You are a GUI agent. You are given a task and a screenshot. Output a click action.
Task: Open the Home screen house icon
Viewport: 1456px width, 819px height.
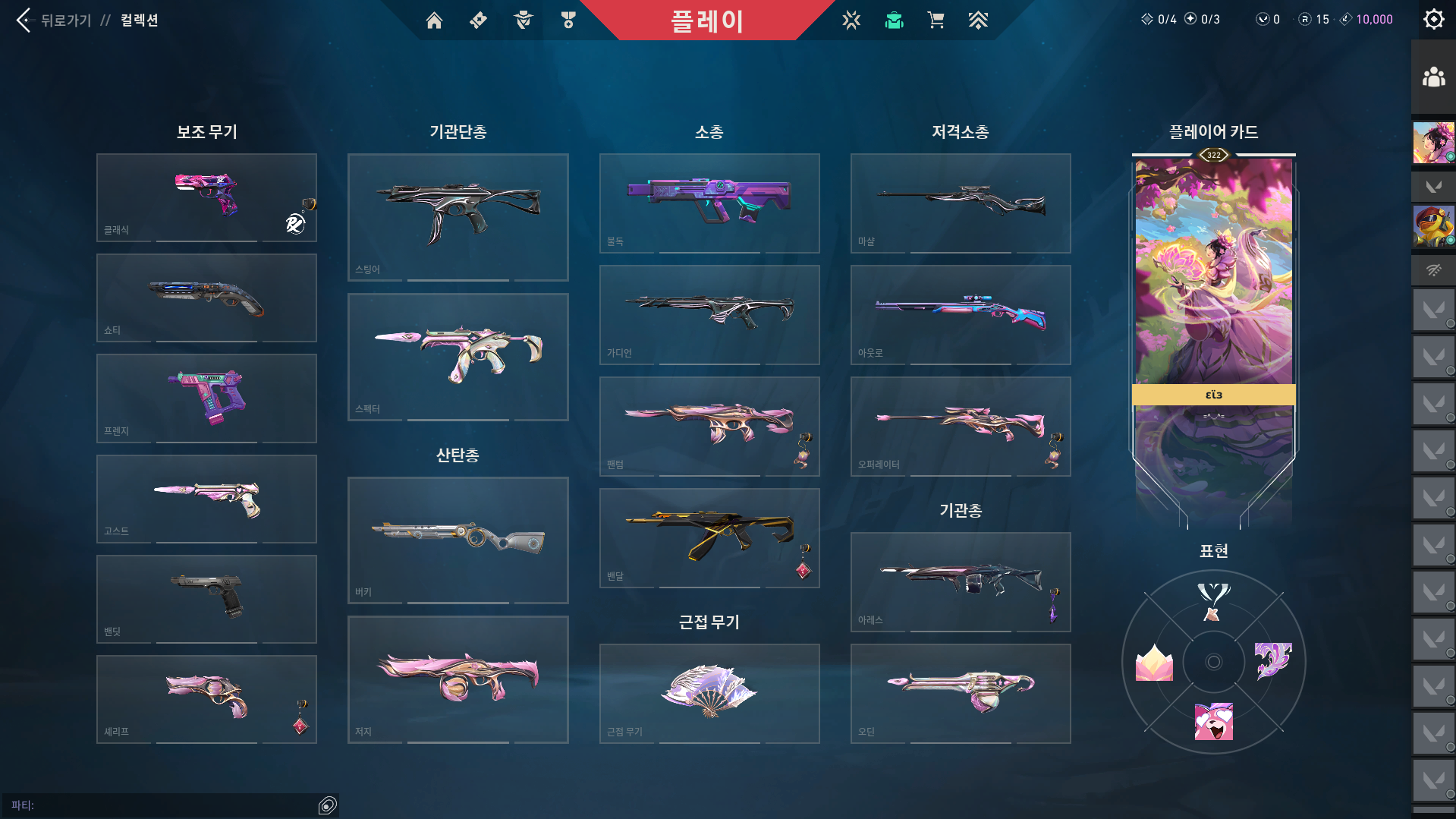click(x=434, y=20)
